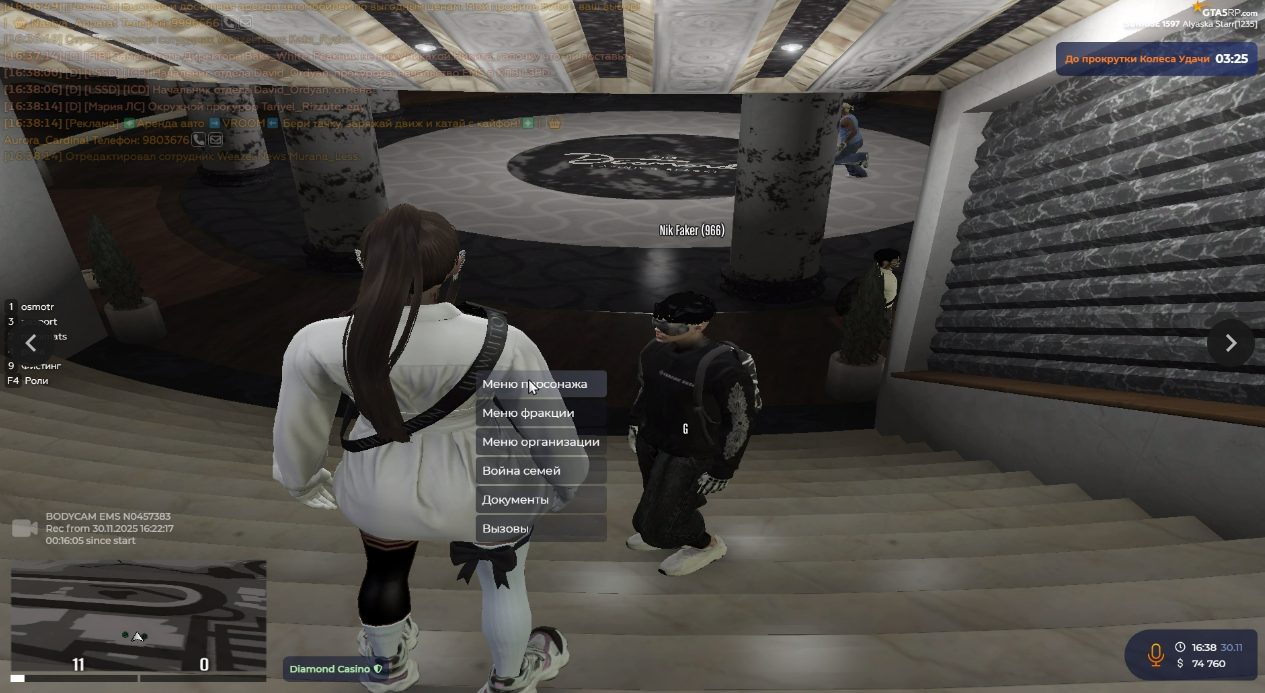The image size is (1265, 693).
Task: Click the Diamond Casino location label
Action: [x=335, y=669]
